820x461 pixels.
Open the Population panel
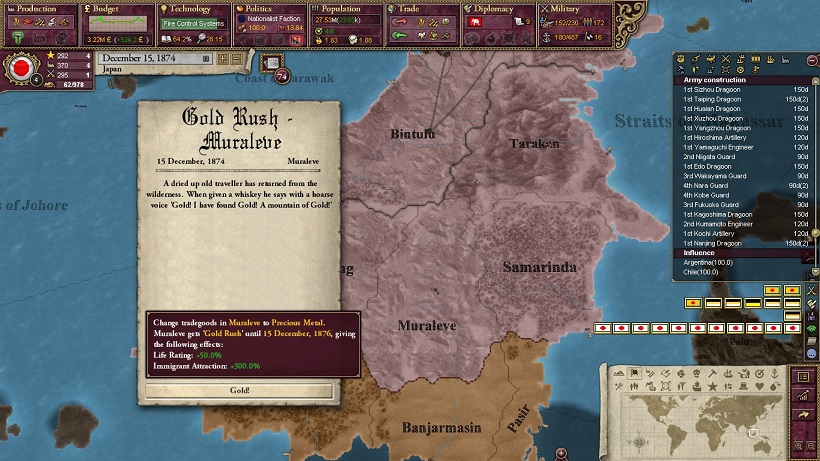point(342,9)
